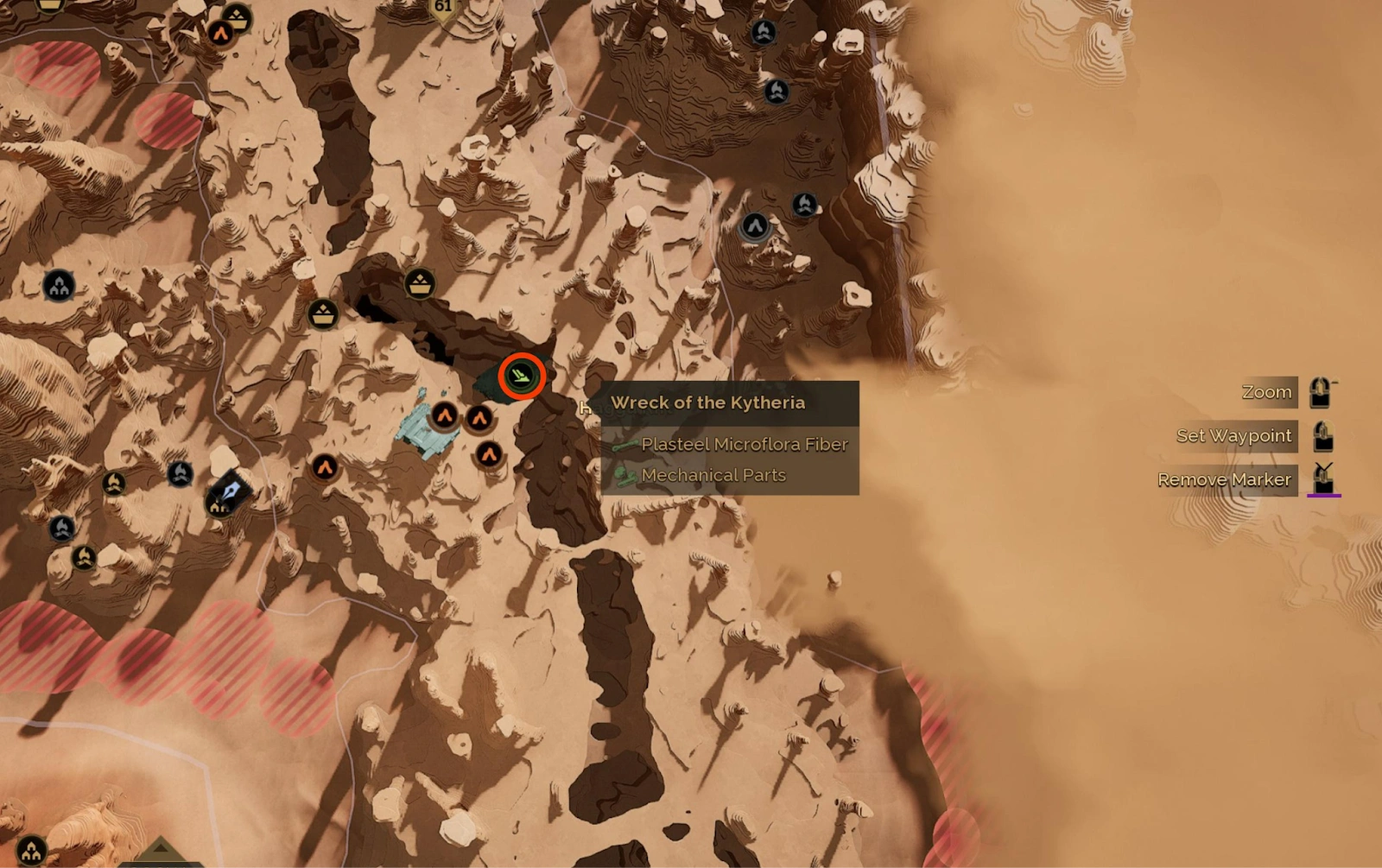Select the sietch settlement icon on the far left
This screenshot has height=868, width=1382.
pos(59,284)
